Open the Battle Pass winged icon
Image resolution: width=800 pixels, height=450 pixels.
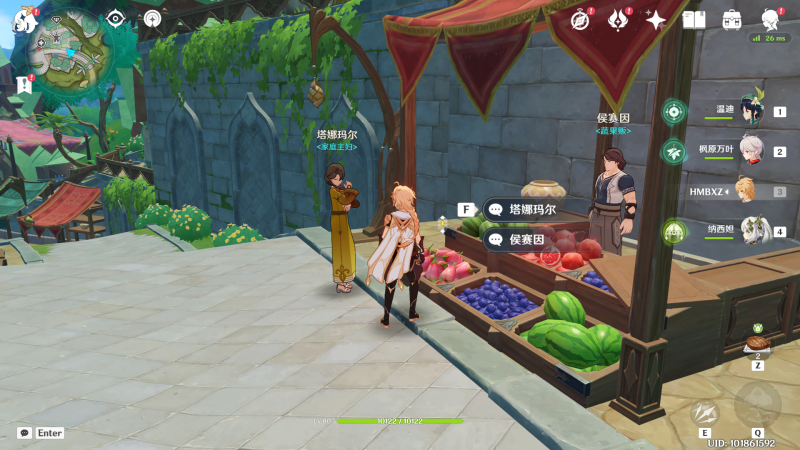point(618,19)
